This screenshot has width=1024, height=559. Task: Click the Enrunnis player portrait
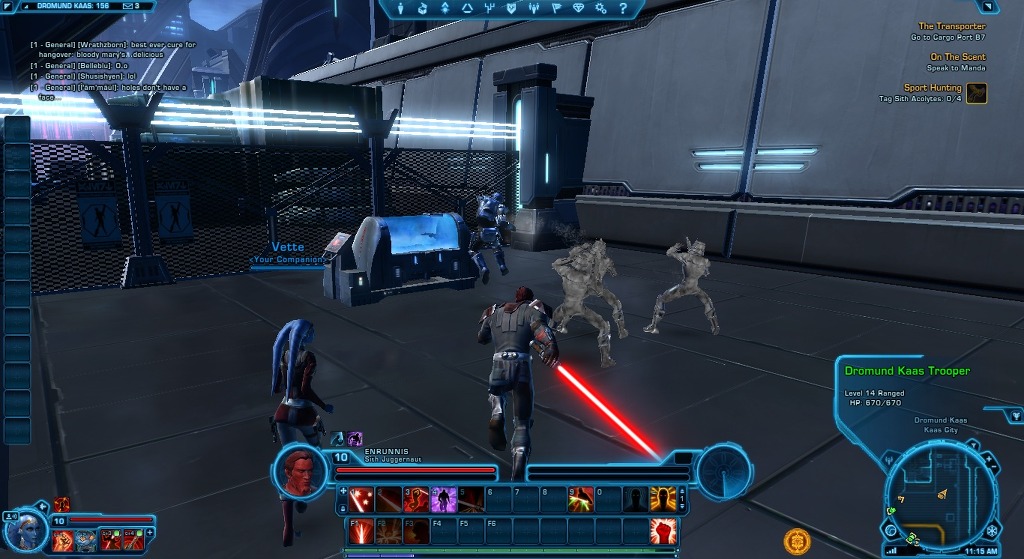pos(301,470)
